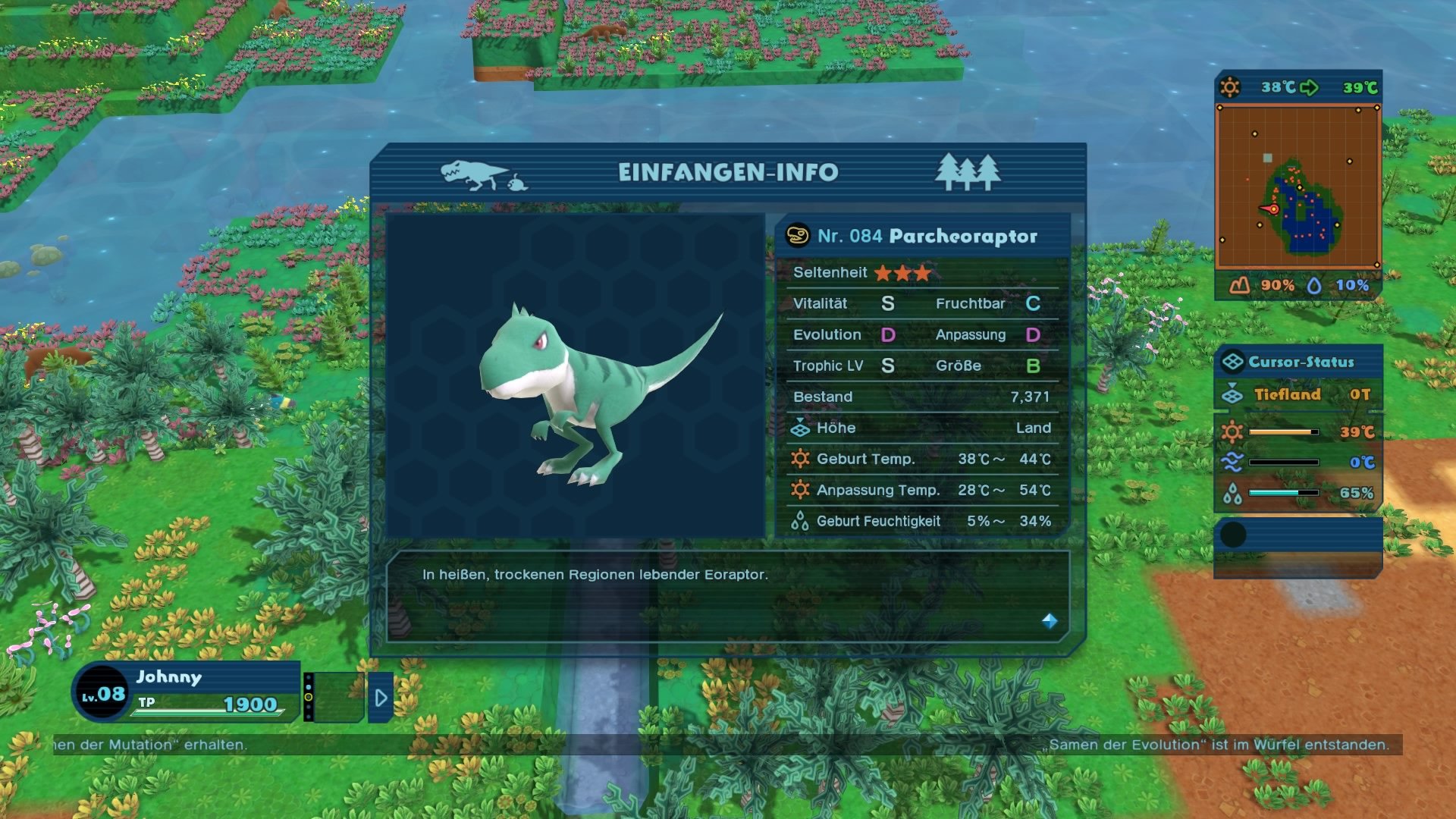Select the mountain icon showing 90%
The image size is (1456, 819).
[x=1238, y=287]
